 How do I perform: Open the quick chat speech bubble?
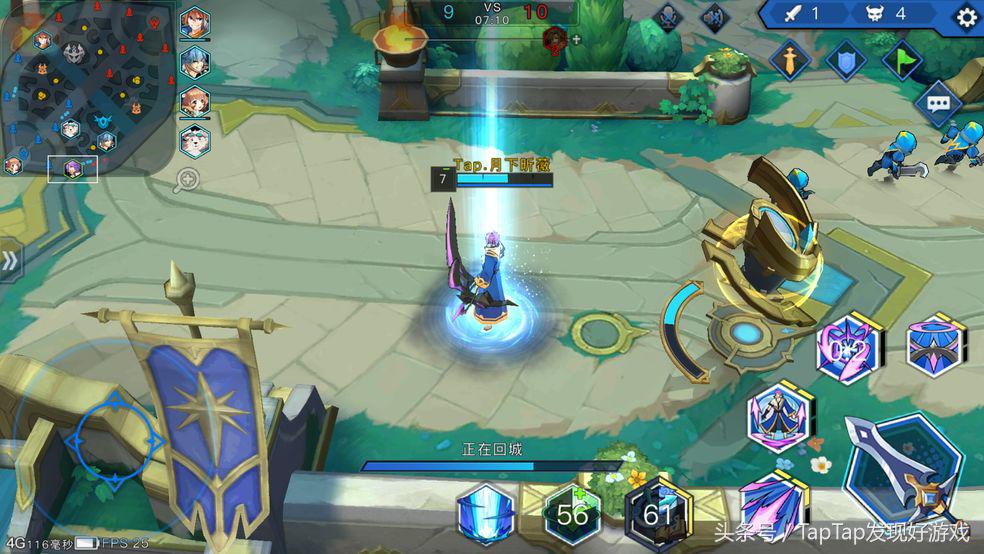coord(938,104)
